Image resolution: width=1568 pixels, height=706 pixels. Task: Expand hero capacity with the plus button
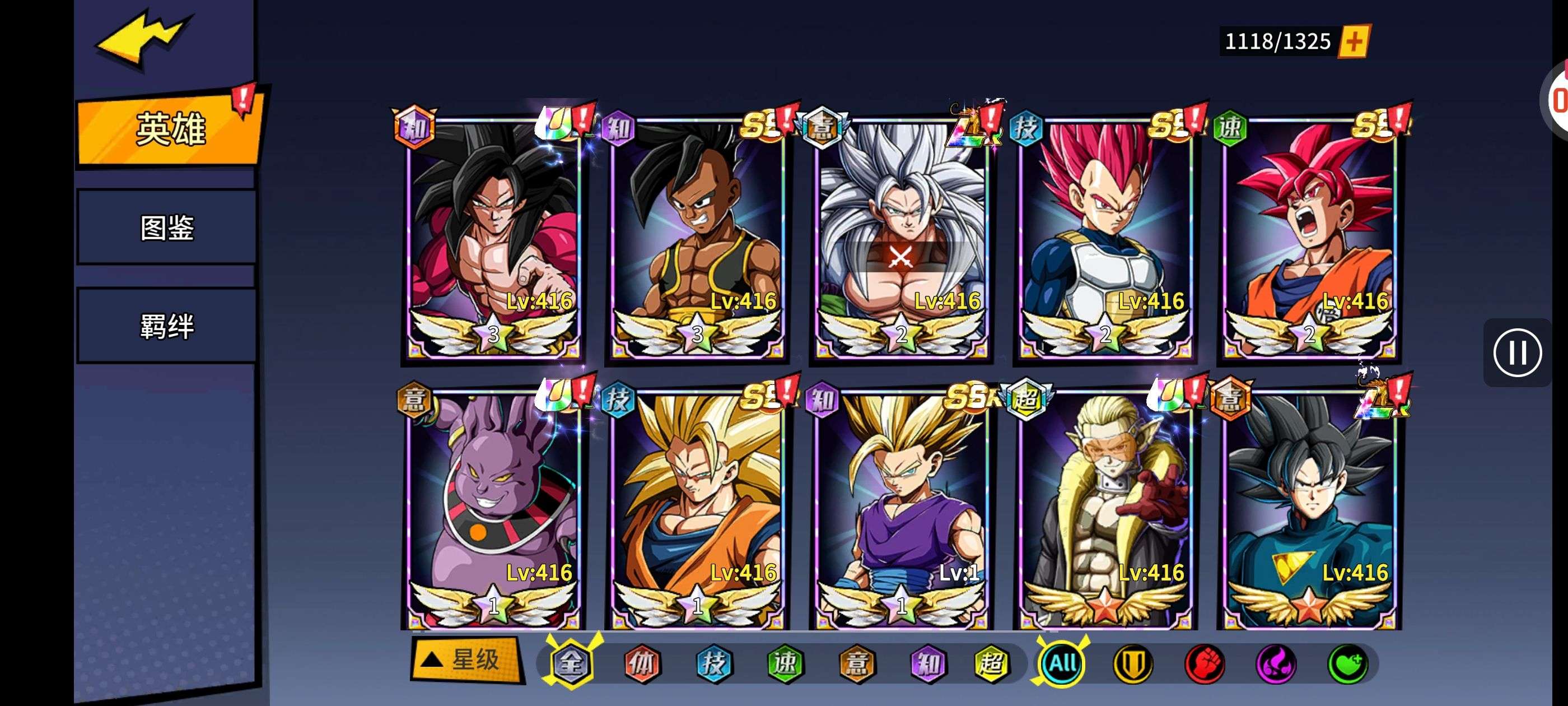[x=1354, y=41]
